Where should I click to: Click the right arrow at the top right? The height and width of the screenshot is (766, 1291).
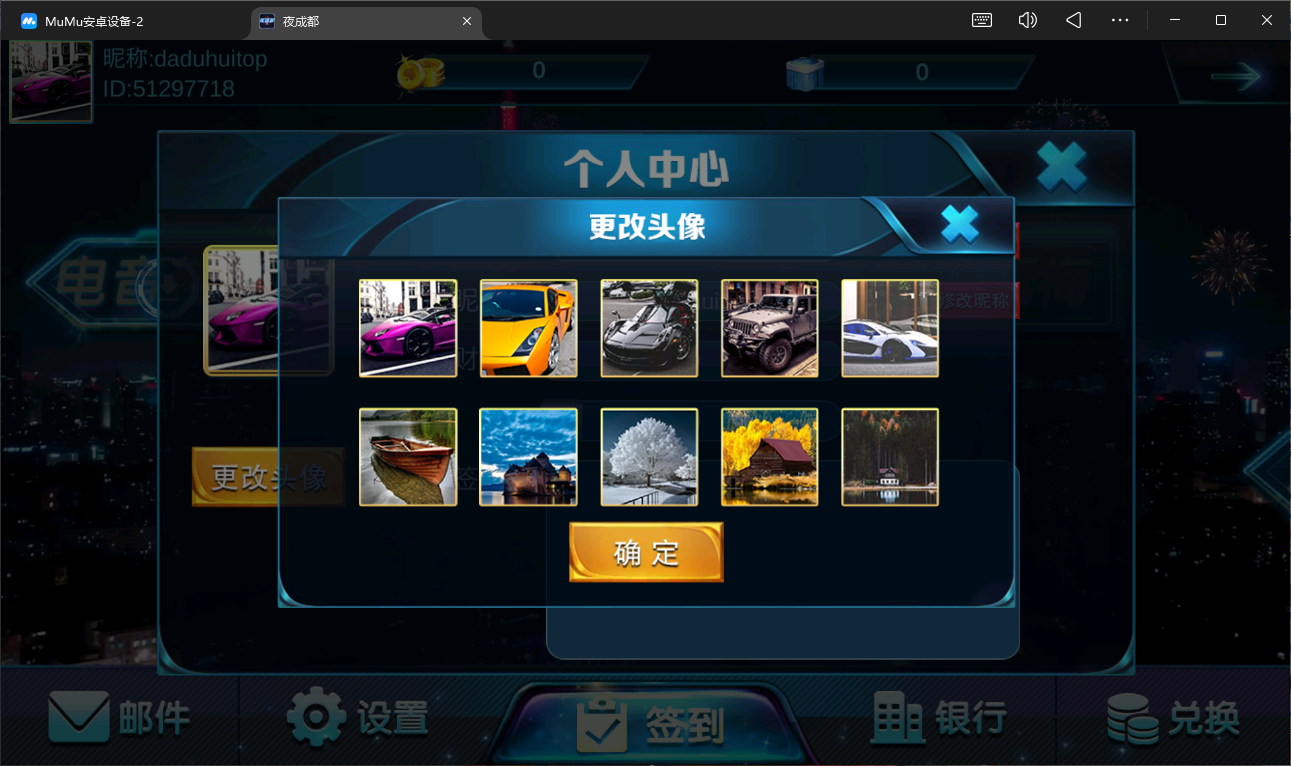coord(1238,75)
